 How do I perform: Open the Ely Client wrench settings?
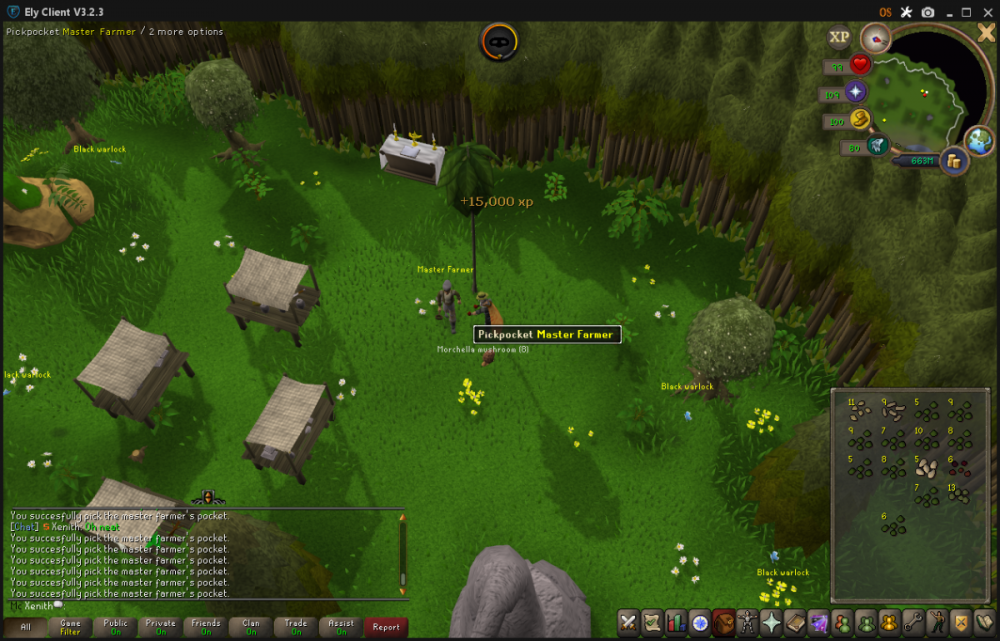[906, 12]
